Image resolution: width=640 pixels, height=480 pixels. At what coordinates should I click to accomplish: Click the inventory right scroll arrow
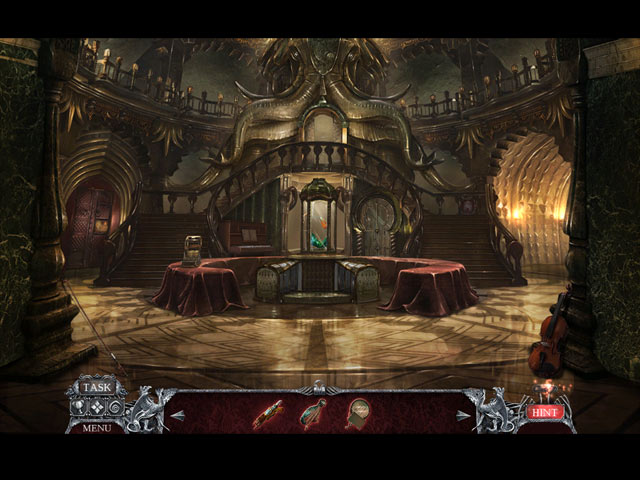pos(462,415)
